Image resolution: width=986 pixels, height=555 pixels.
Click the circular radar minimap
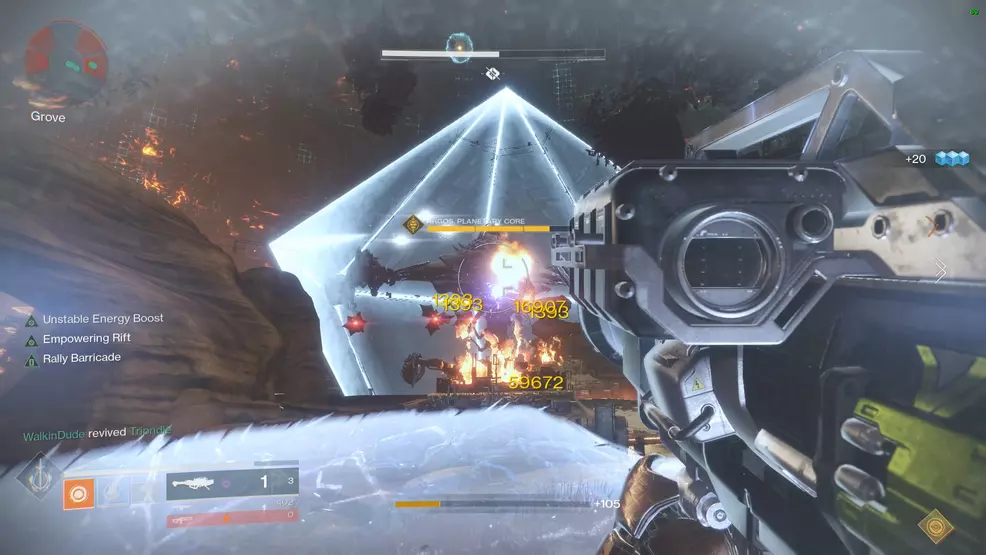click(66, 60)
